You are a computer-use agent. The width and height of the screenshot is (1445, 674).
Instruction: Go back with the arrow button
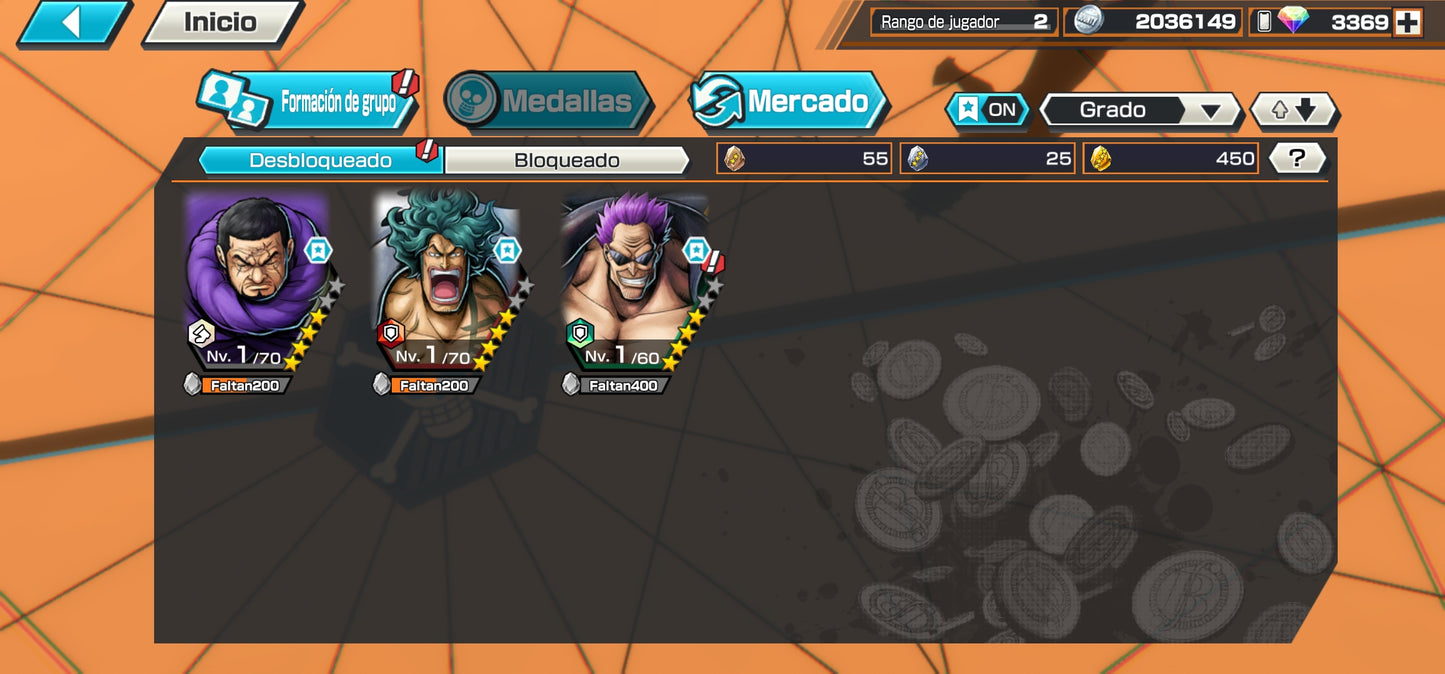(72, 22)
